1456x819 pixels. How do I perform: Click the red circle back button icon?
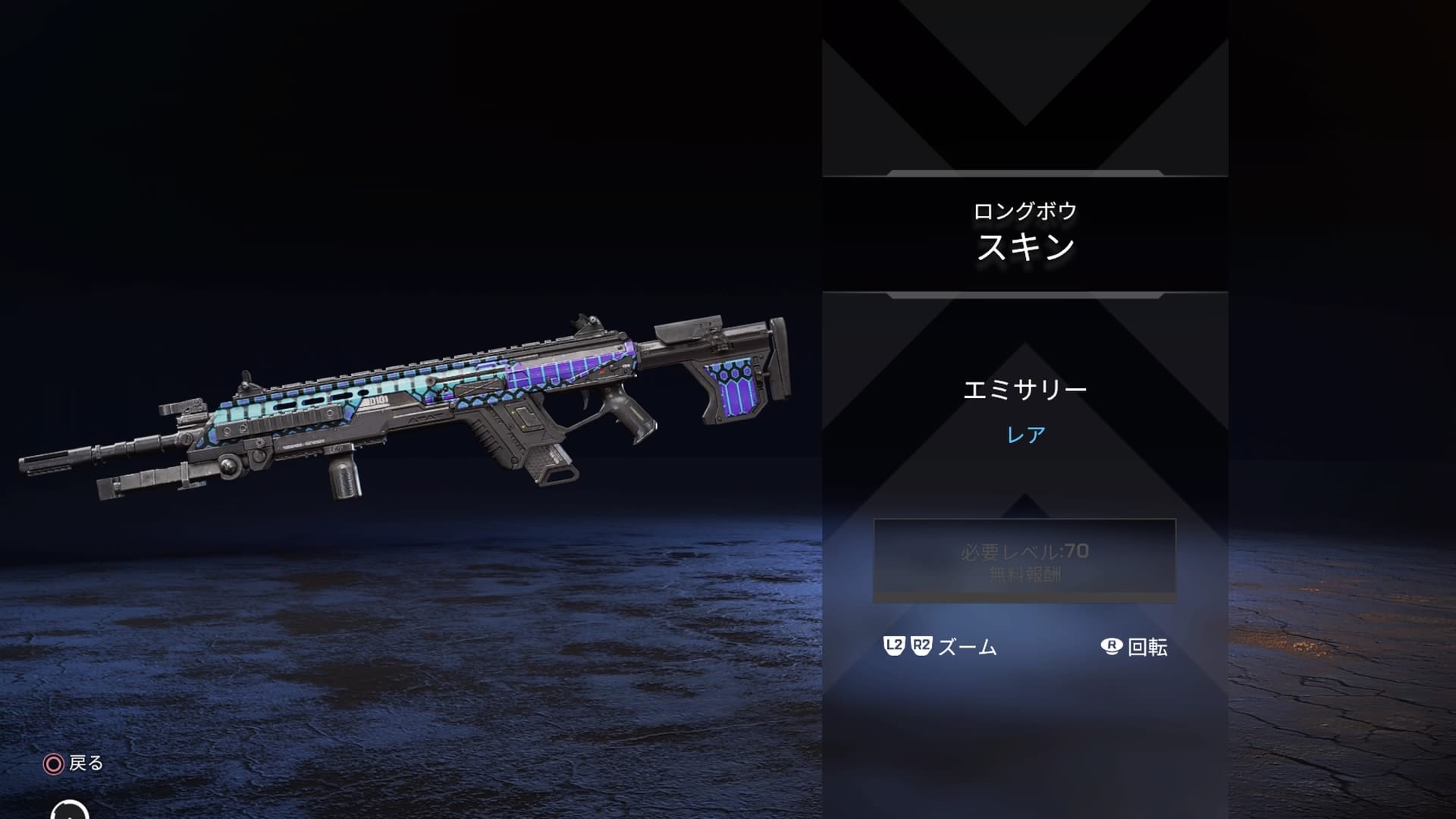(x=52, y=764)
